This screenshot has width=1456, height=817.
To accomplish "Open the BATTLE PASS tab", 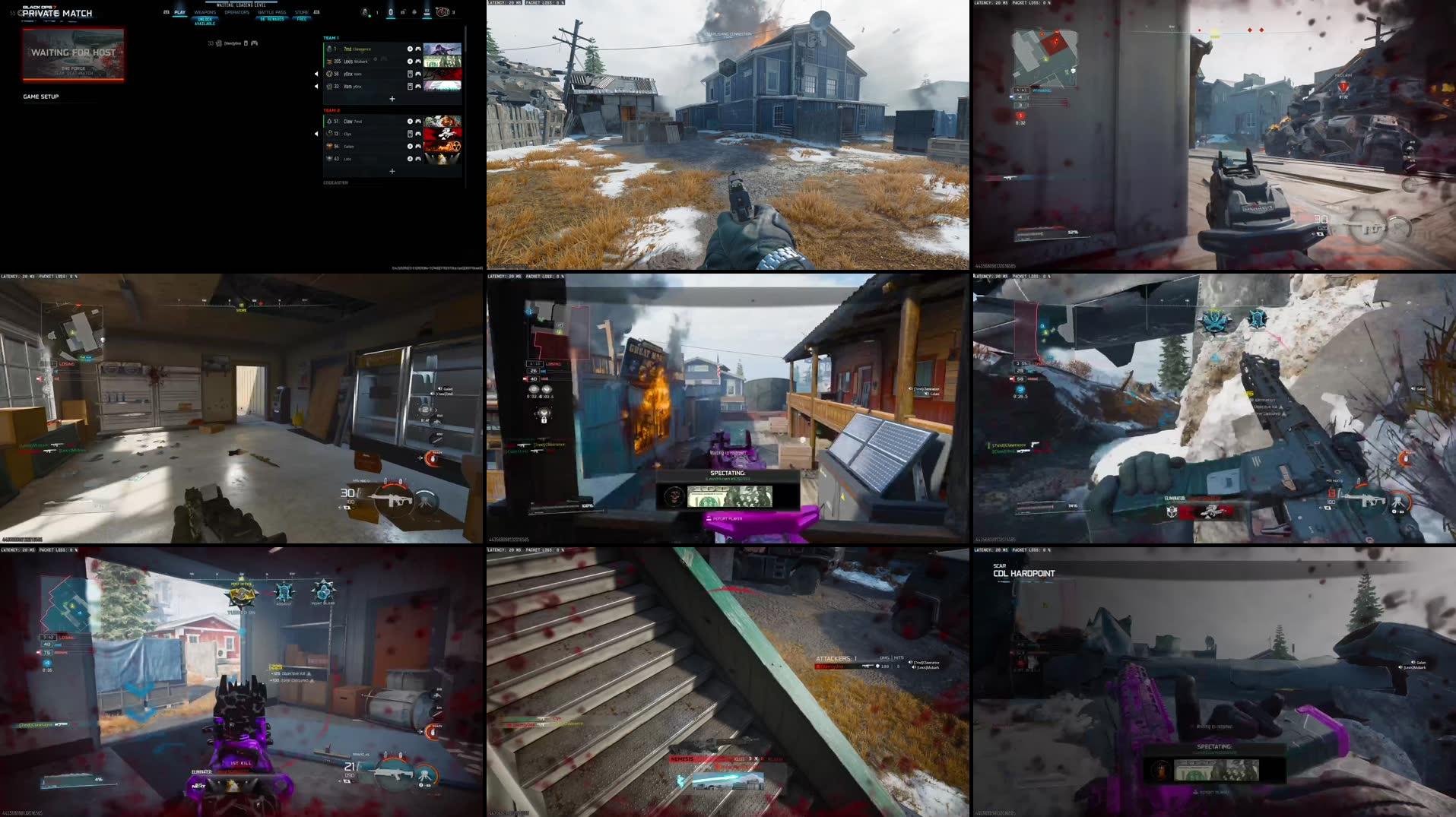I will point(271,11).
